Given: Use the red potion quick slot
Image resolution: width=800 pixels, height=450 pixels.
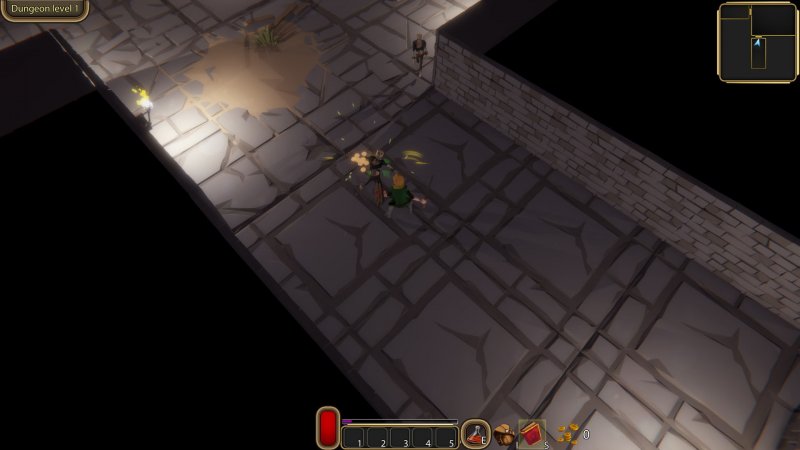Looking at the screenshot, I should (475, 433).
